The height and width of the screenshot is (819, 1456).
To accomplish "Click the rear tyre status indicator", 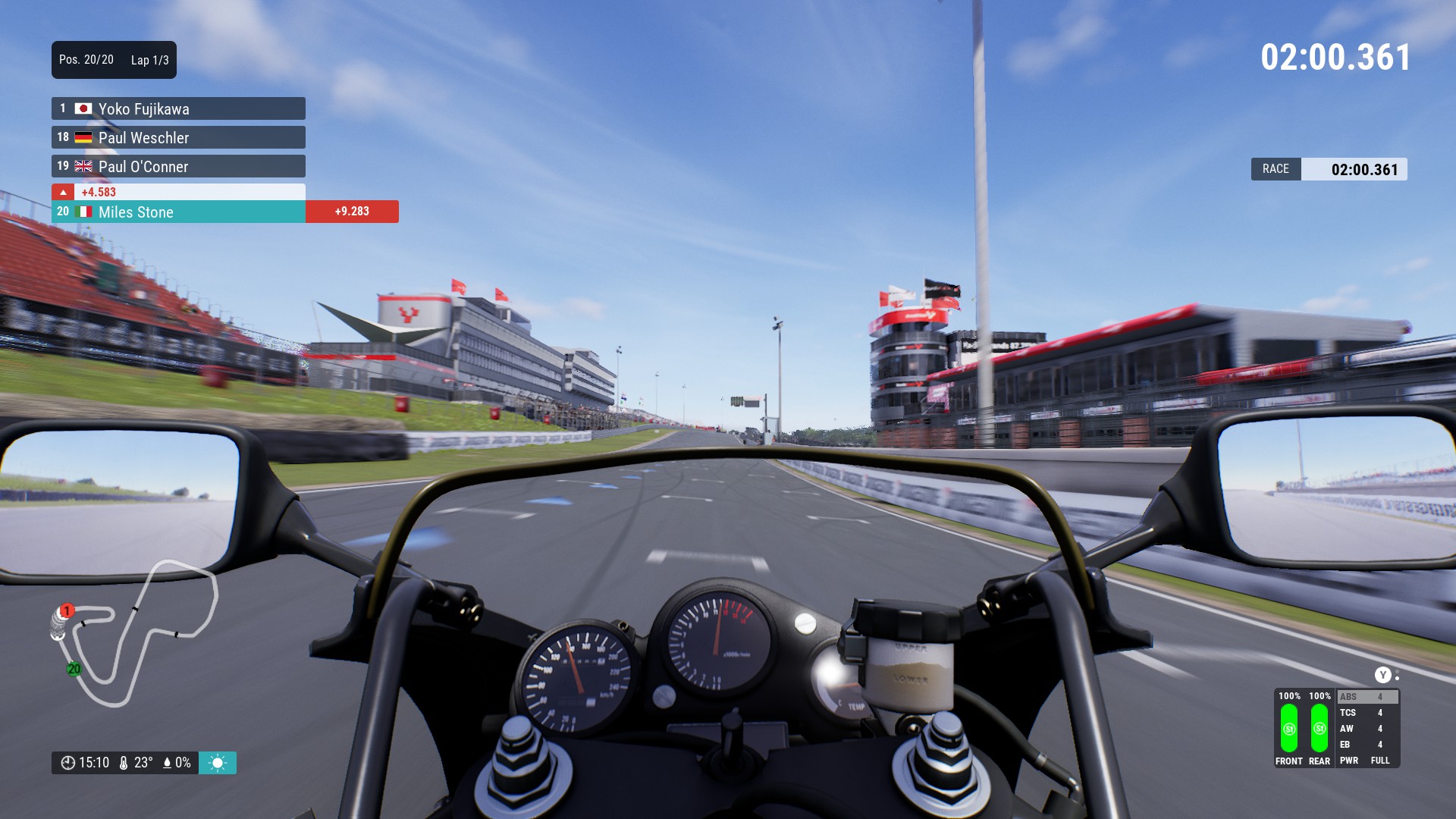I will 1319,729.
